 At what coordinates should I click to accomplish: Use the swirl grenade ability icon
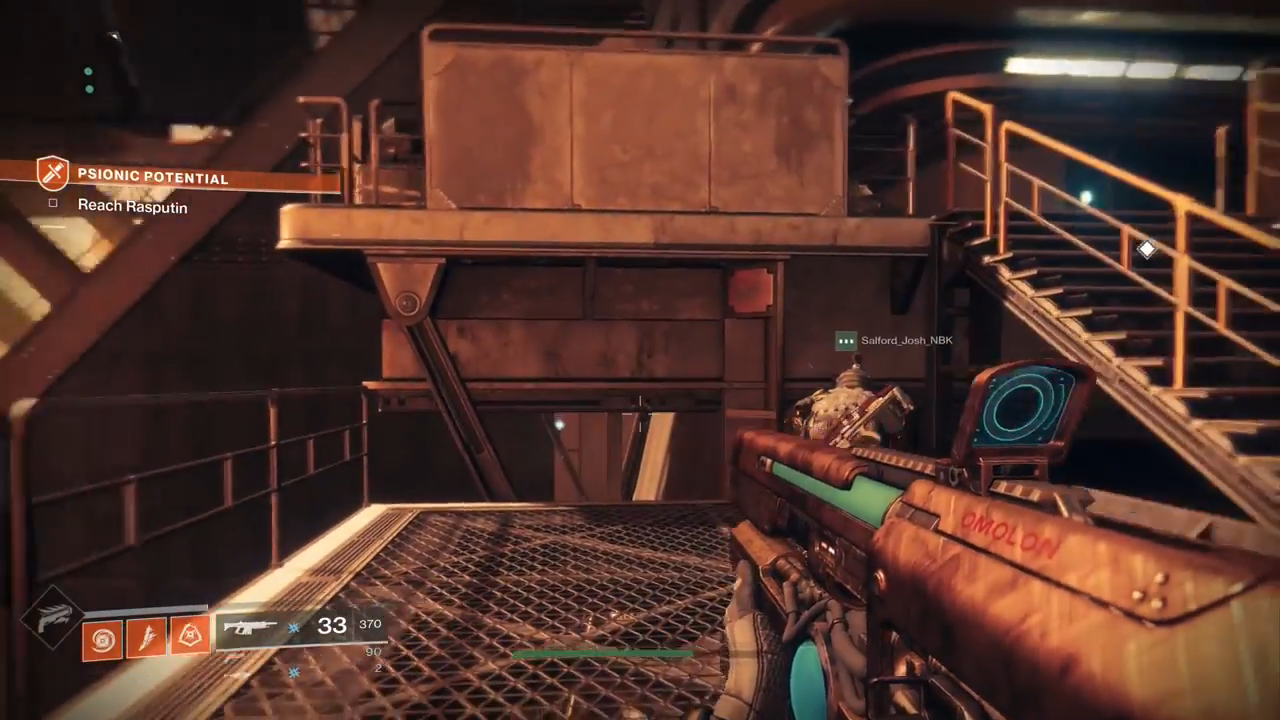tap(102, 638)
